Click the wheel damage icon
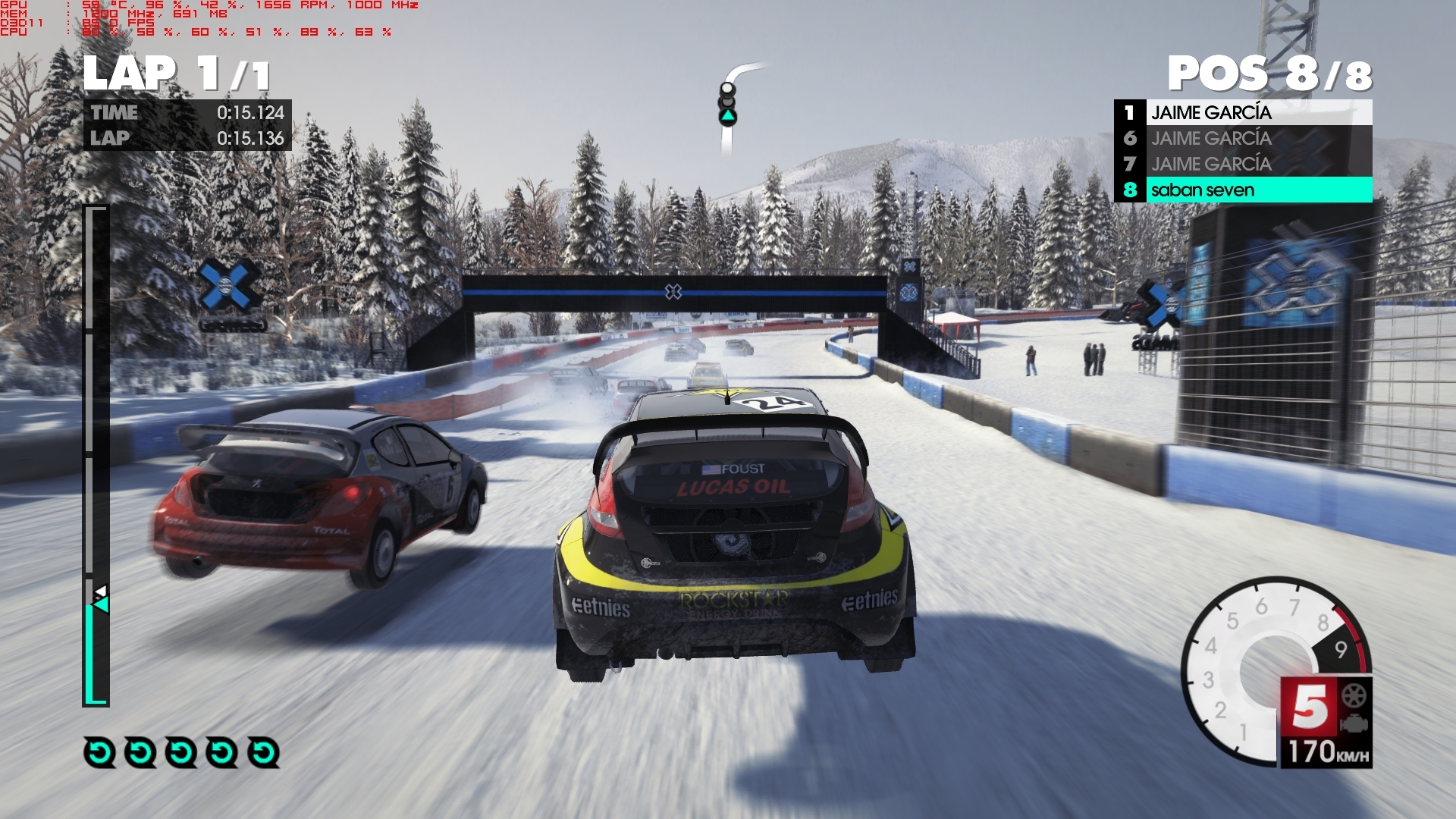 [1354, 695]
